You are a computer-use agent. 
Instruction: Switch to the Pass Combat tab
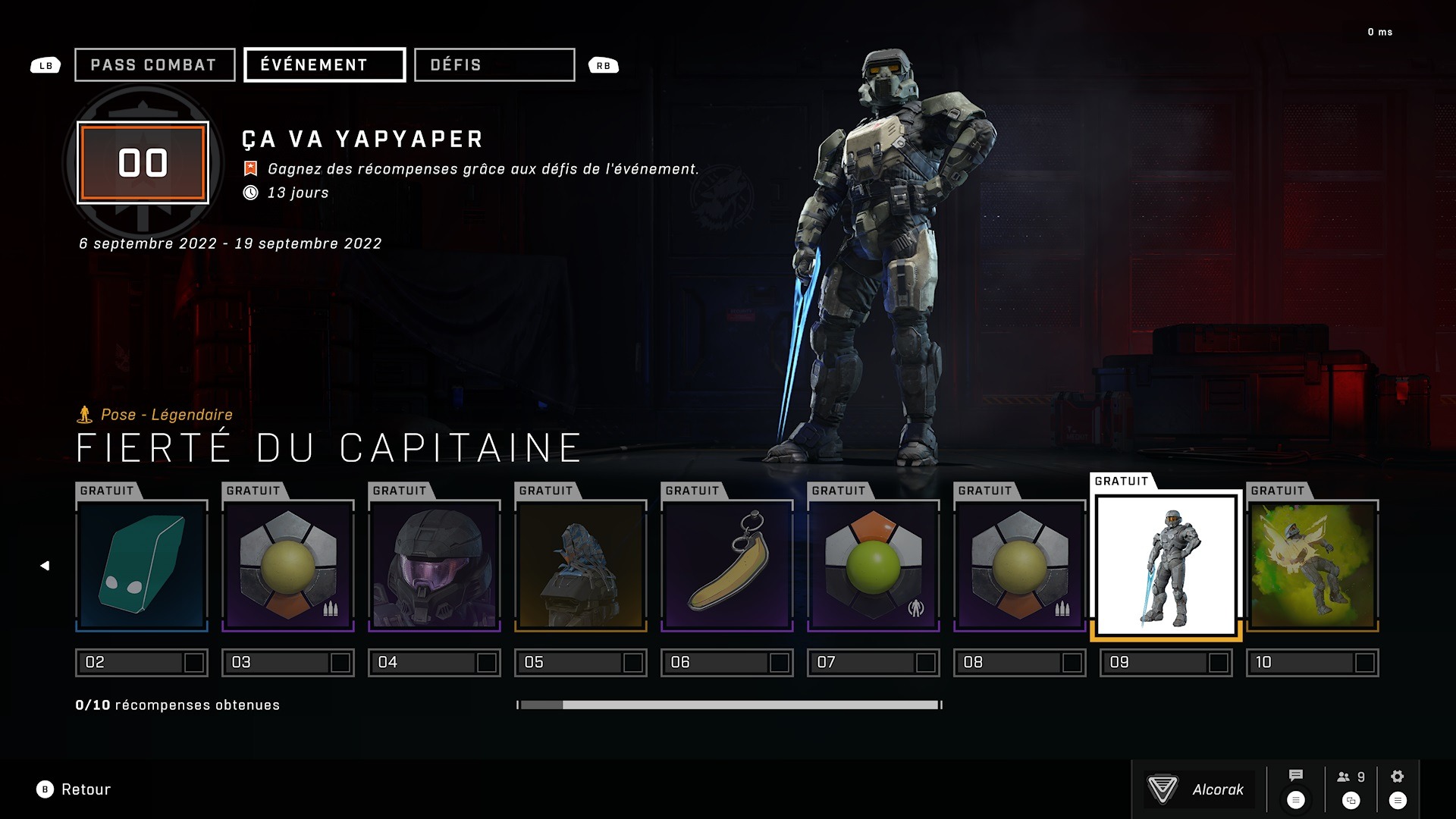(155, 65)
